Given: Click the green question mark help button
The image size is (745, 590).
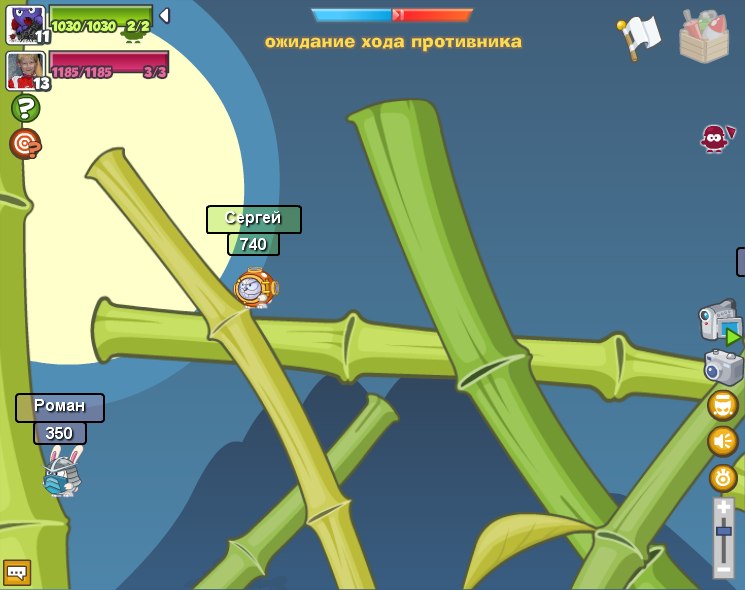Looking at the screenshot, I should (25, 108).
